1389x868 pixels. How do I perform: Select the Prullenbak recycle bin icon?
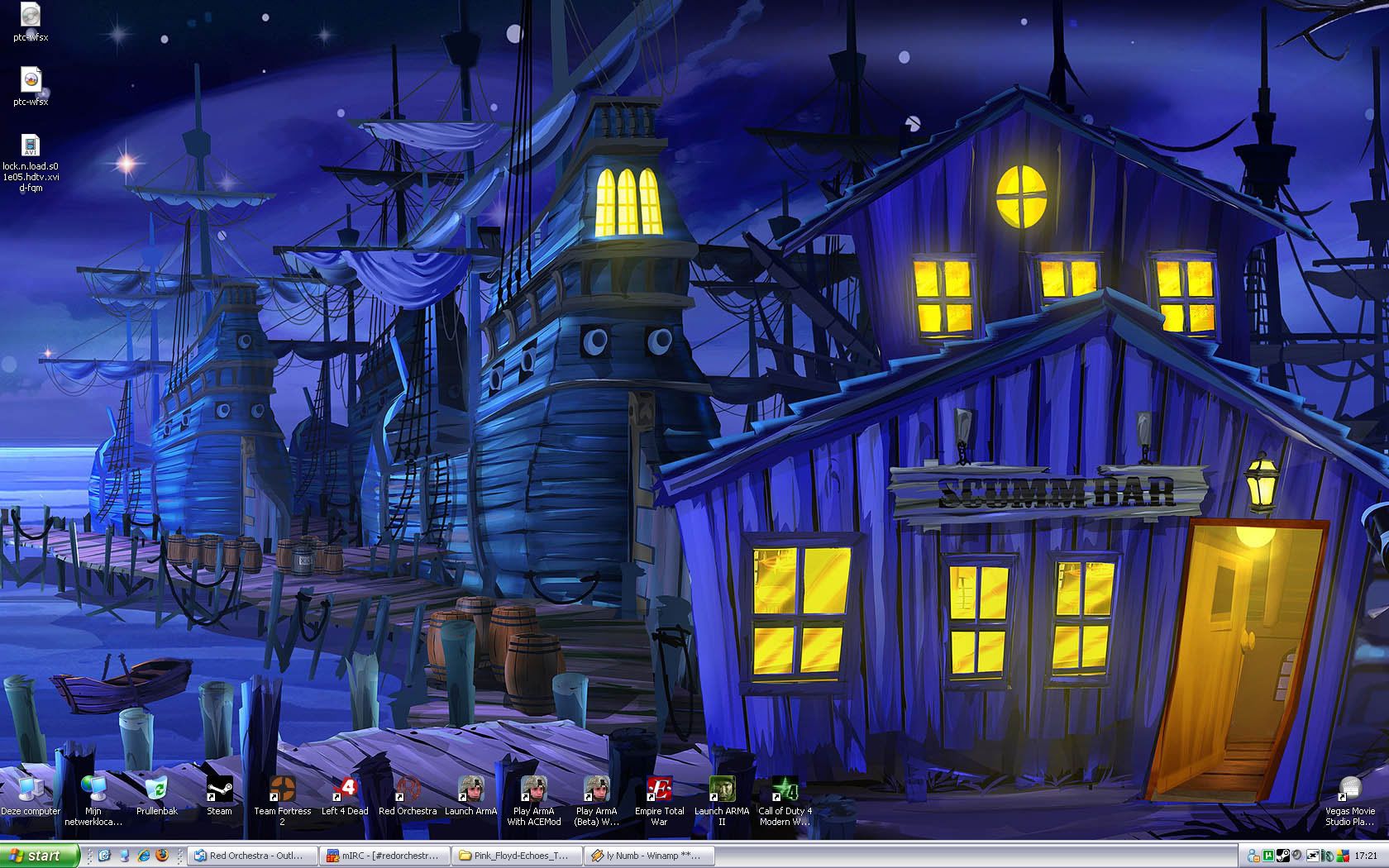pos(156,790)
